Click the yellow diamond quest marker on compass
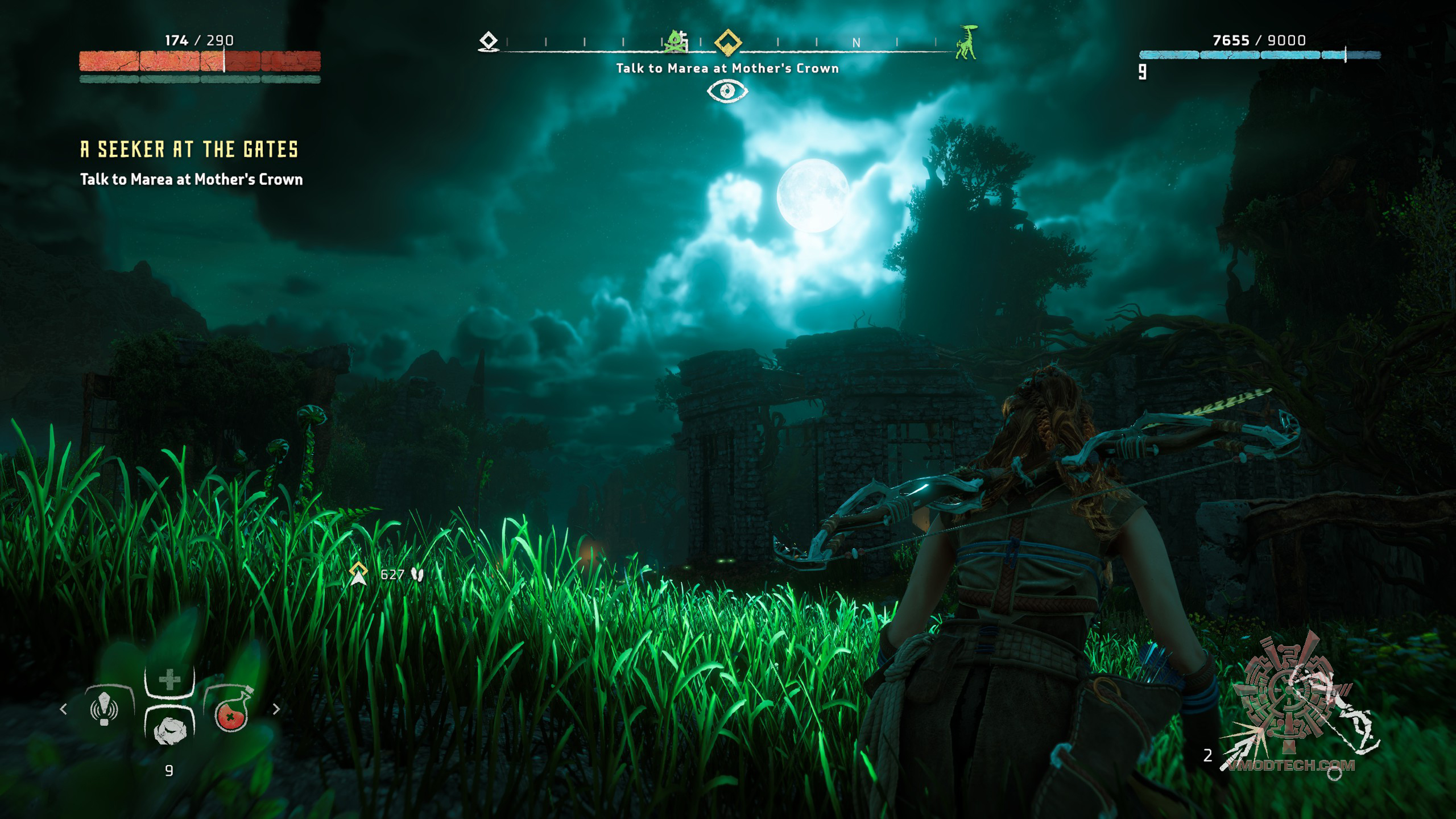 click(x=727, y=42)
